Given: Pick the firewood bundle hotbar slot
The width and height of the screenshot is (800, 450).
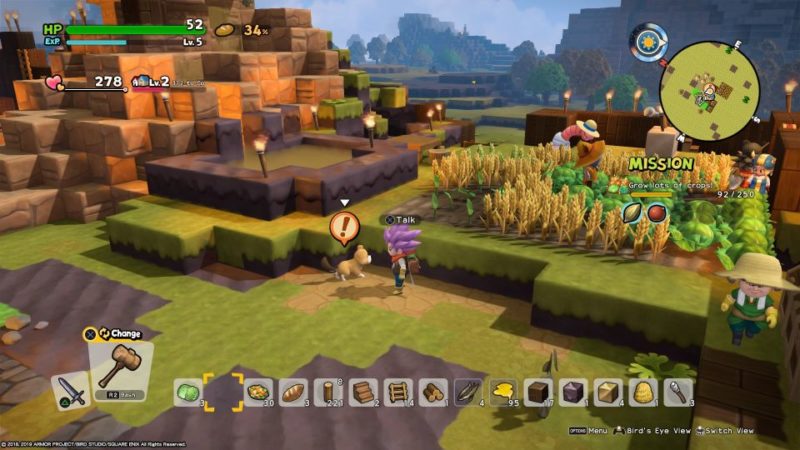Looking at the screenshot, I should pyautogui.click(x=433, y=392).
